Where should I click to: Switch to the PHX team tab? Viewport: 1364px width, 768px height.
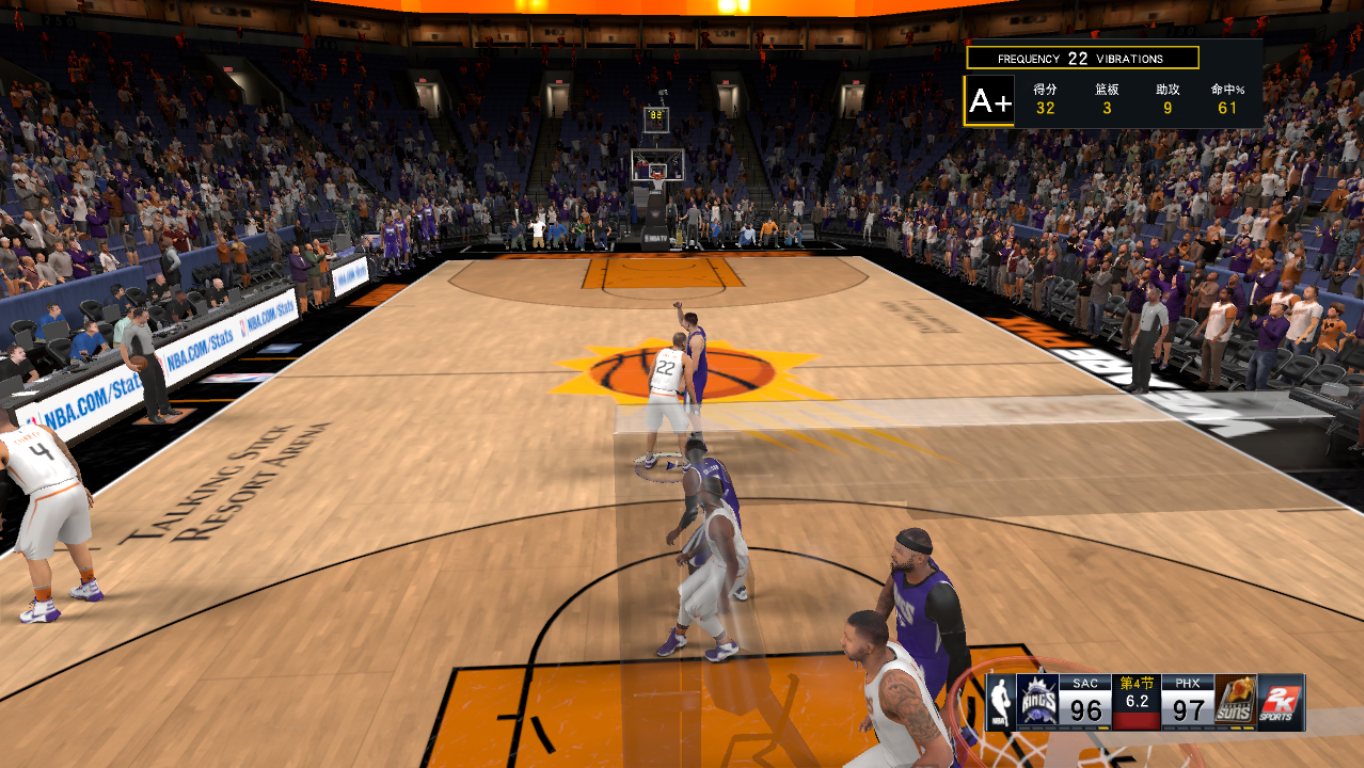1188,682
